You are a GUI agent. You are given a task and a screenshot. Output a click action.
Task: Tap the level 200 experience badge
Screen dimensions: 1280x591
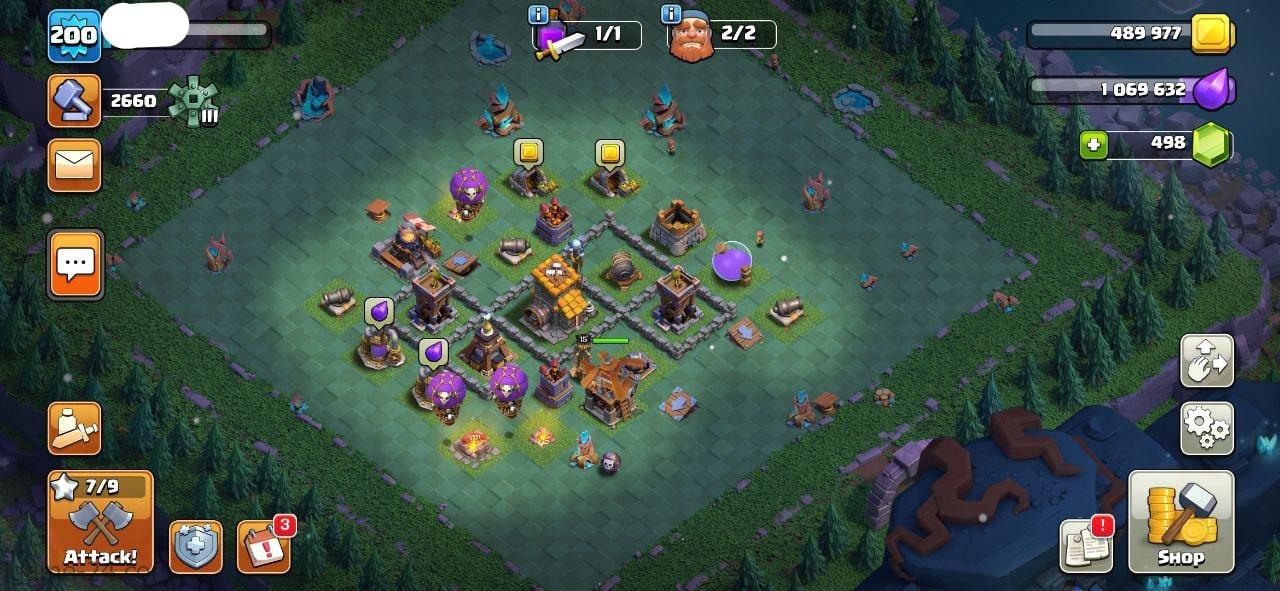point(75,36)
